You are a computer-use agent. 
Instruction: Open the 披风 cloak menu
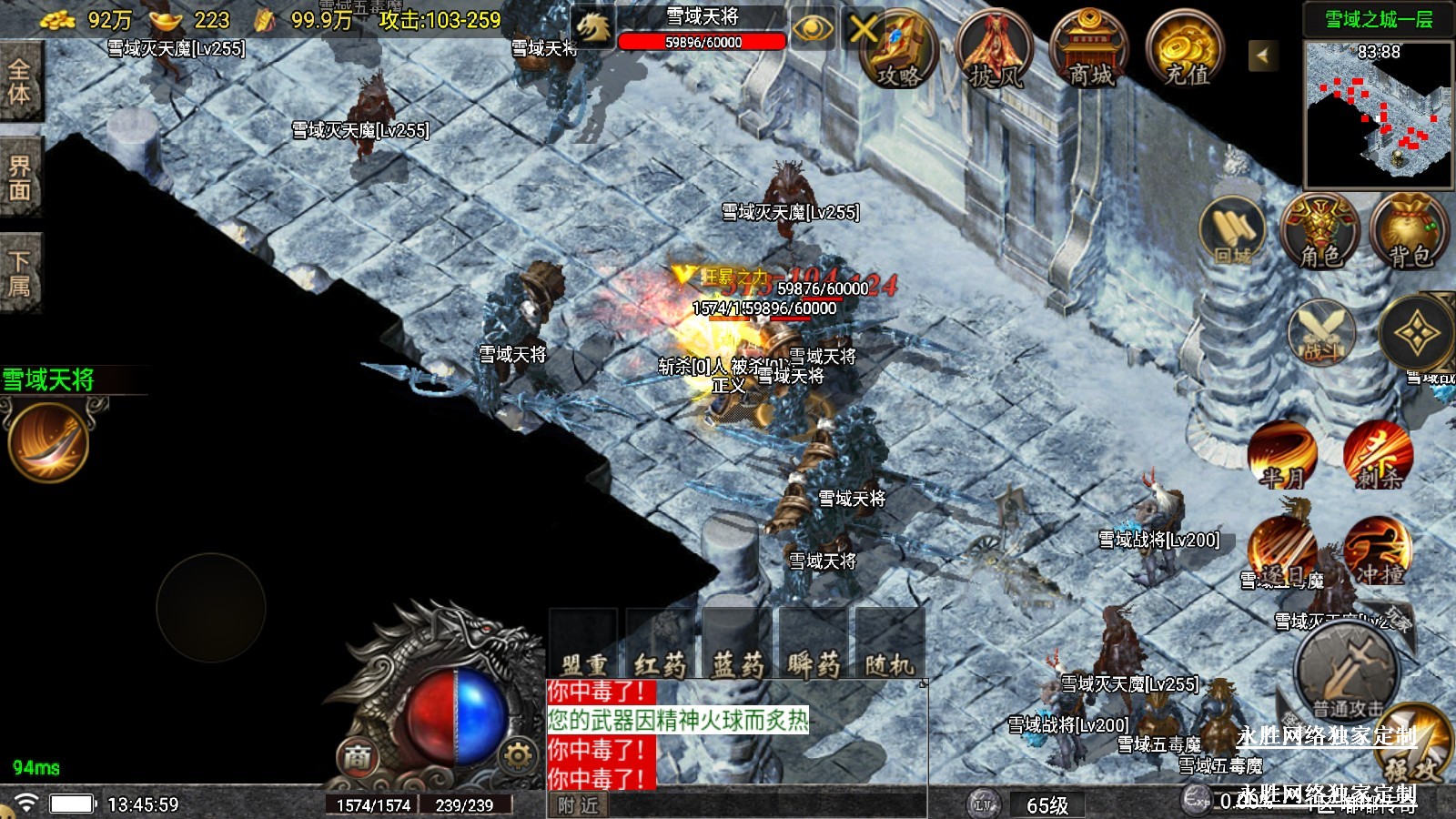point(995,52)
